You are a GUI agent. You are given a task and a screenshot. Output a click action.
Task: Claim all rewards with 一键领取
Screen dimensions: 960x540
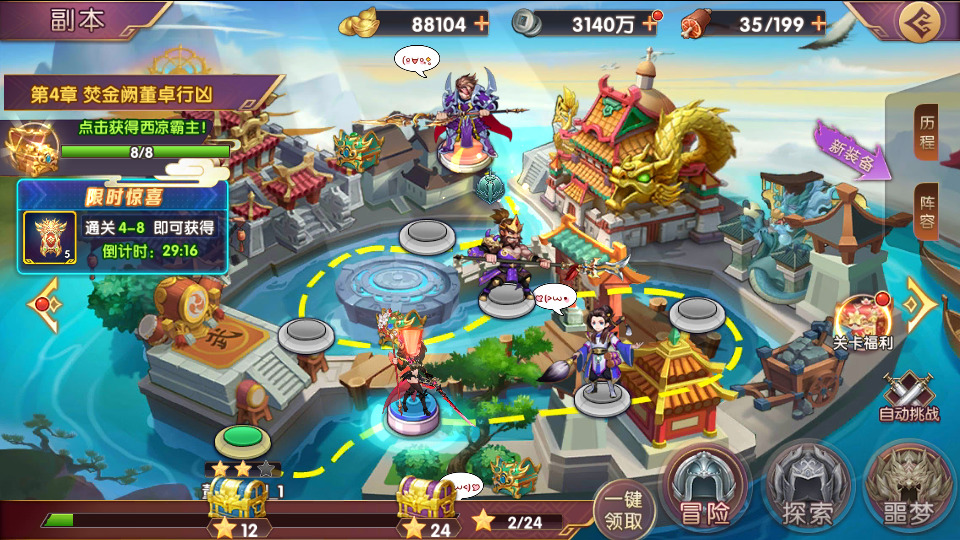pos(625,510)
